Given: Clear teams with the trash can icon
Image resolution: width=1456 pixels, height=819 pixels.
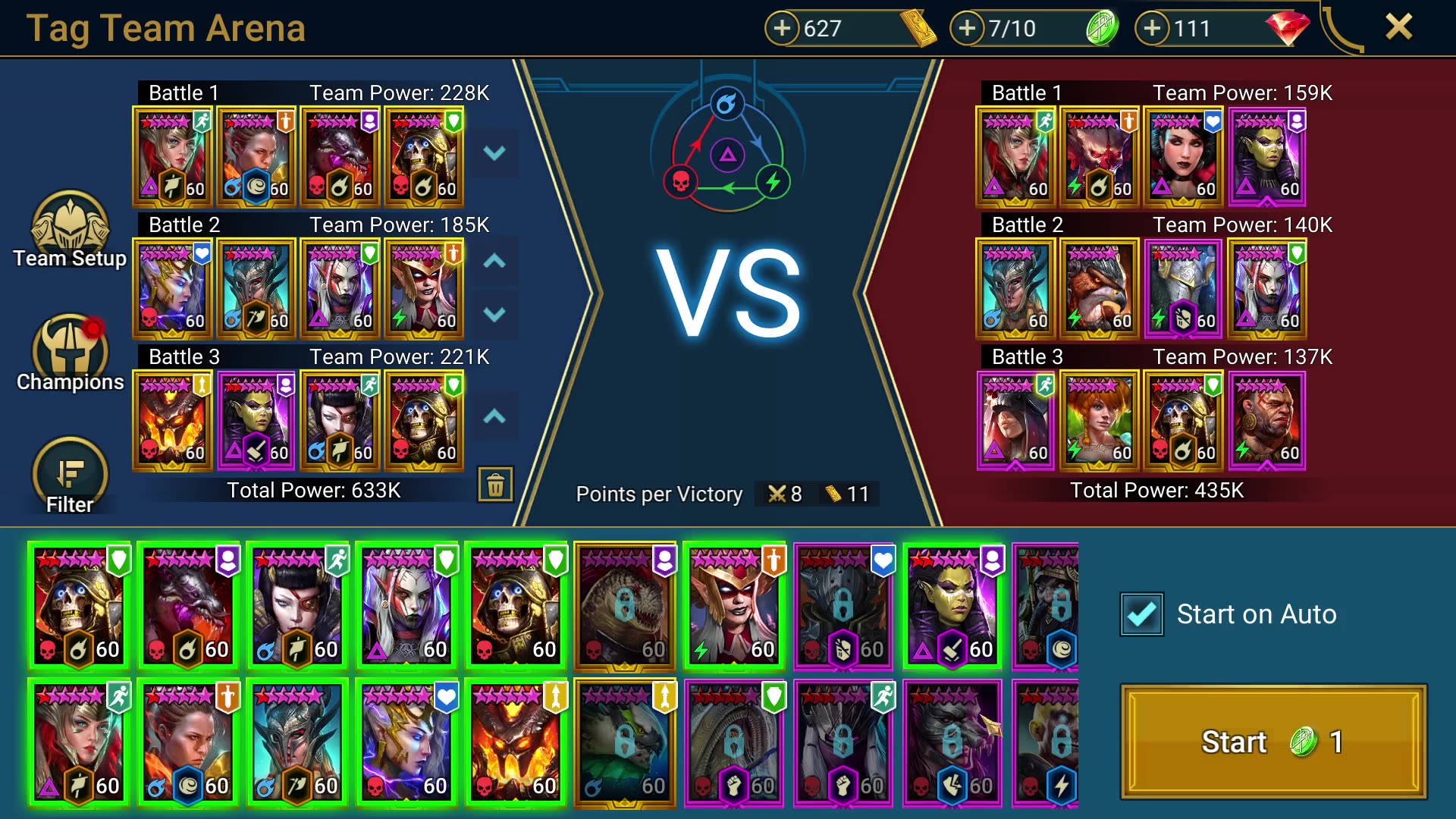Looking at the screenshot, I should click(497, 484).
